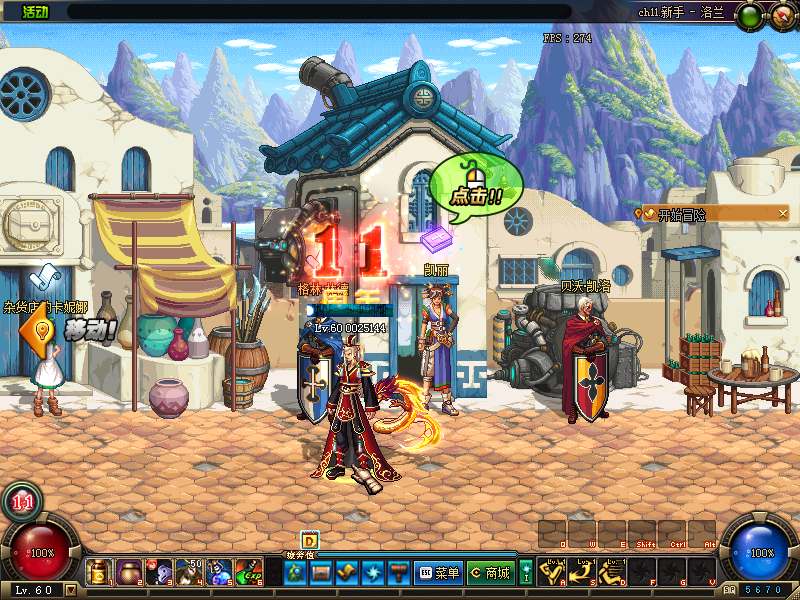Use the blue potion in slot 5
Viewport: 800px width, 600px height.
(220, 573)
